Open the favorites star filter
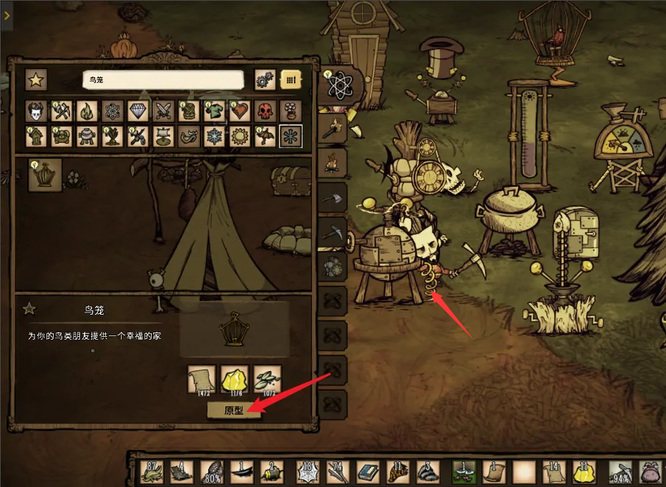The image size is (666, 487). tap(36, 79)
